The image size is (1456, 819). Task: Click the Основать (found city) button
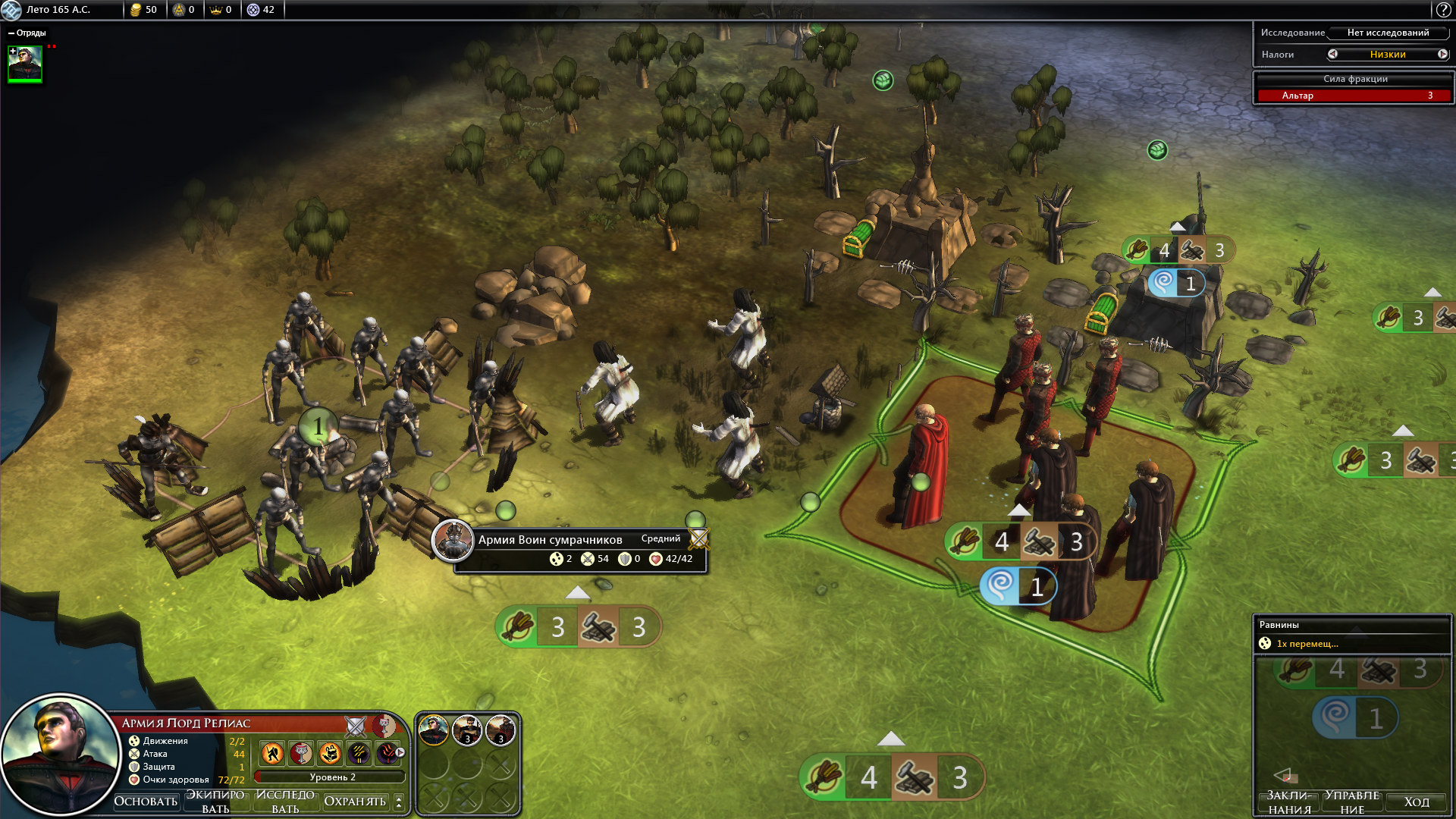(146, 802)
